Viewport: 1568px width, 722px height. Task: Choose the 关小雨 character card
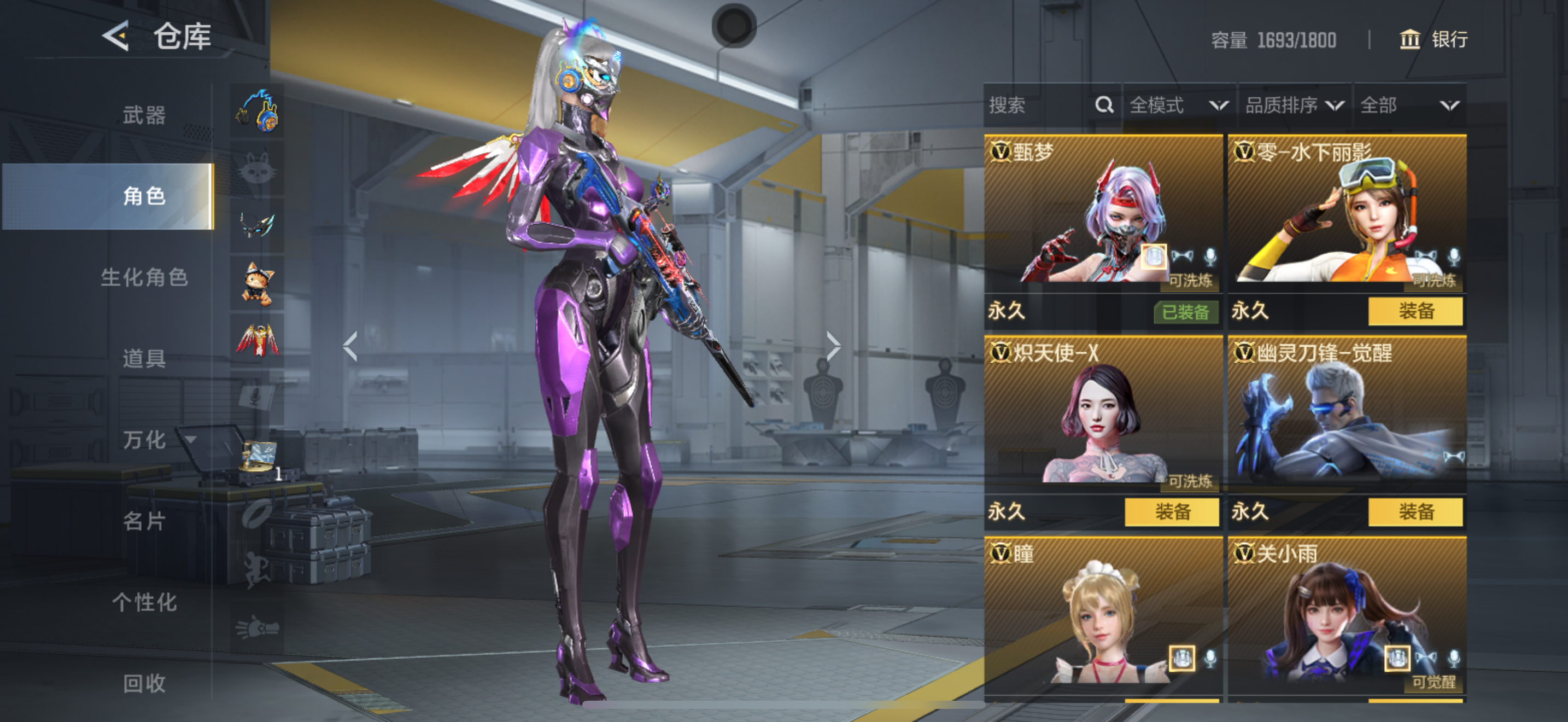pyautogui.click(x=1347, y=615)
